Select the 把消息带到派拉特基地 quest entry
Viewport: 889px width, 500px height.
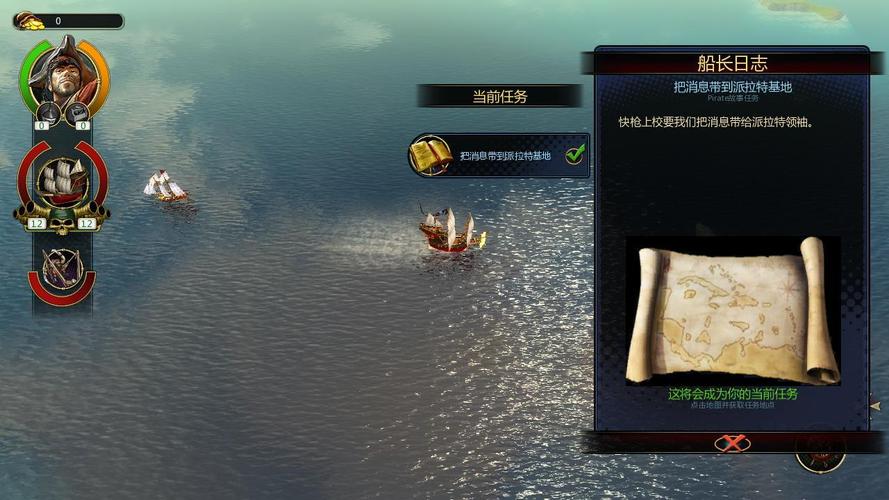[504, 156]
